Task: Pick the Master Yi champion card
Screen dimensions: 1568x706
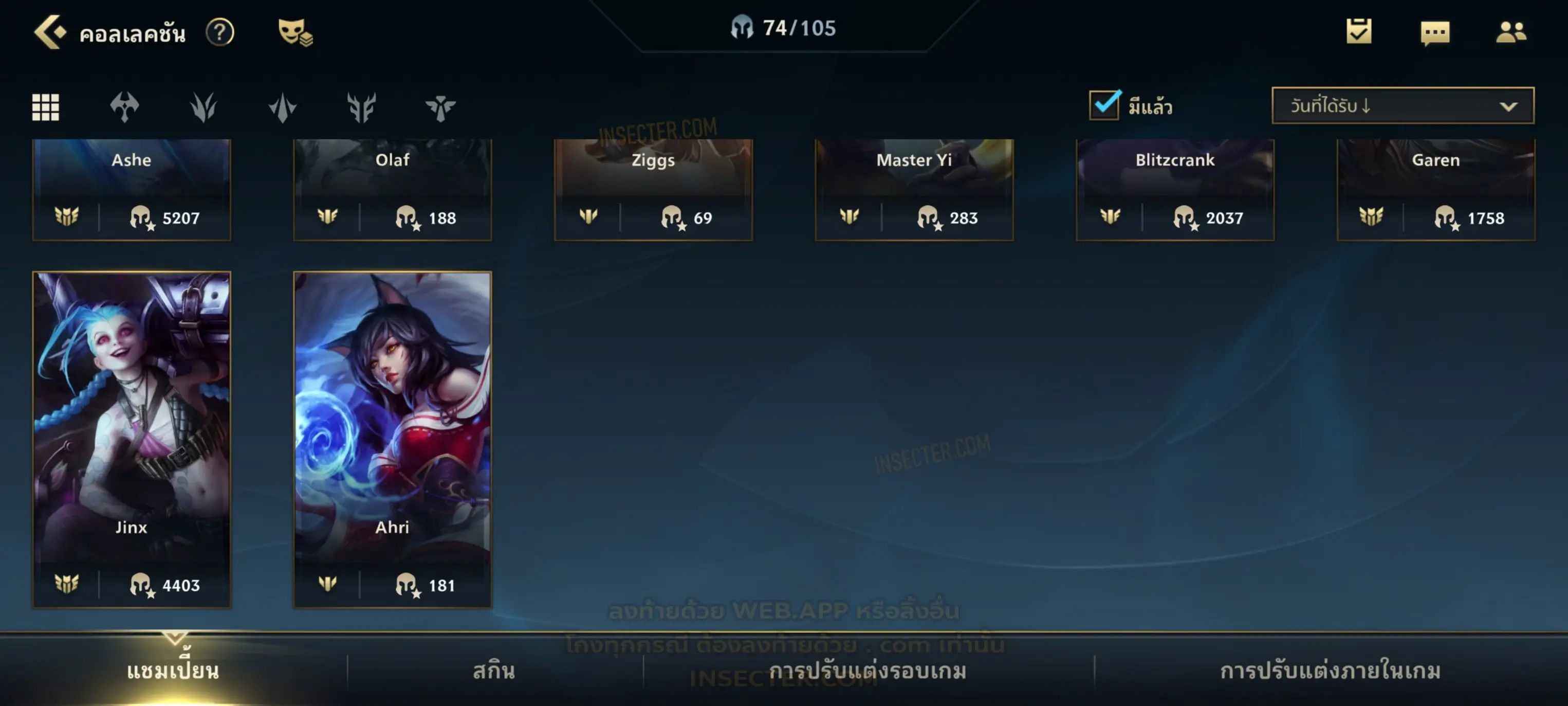Action: pyautogui.click(x=914, y=189)
